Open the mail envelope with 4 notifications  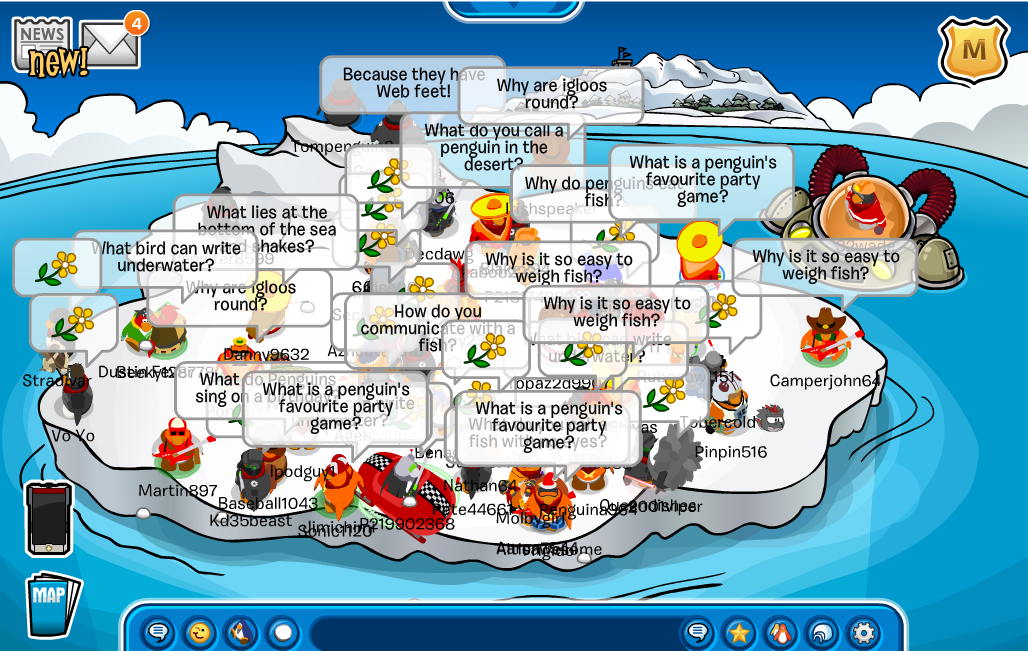(111, 44)
